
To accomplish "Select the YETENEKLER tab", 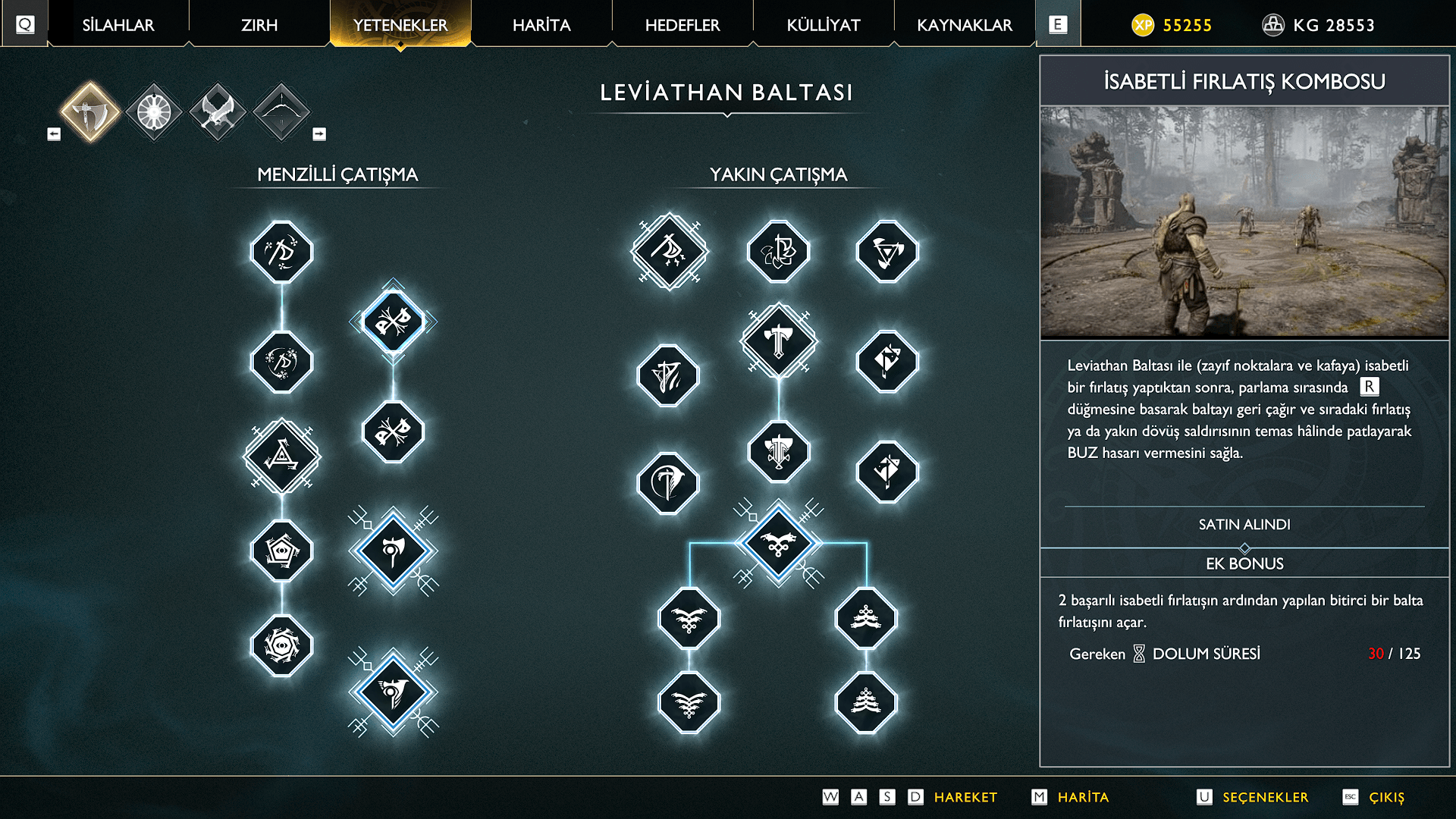I will 400,25.
